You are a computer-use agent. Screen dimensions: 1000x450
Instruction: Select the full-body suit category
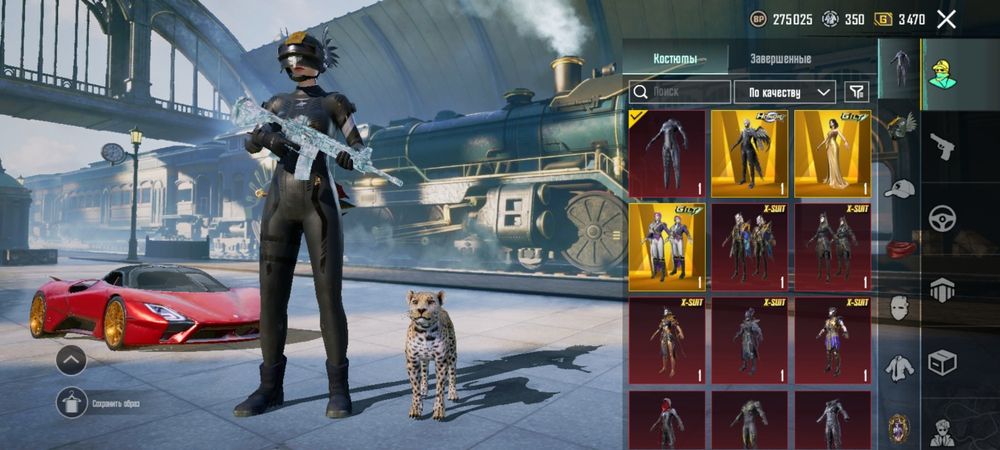coord(900,68)
